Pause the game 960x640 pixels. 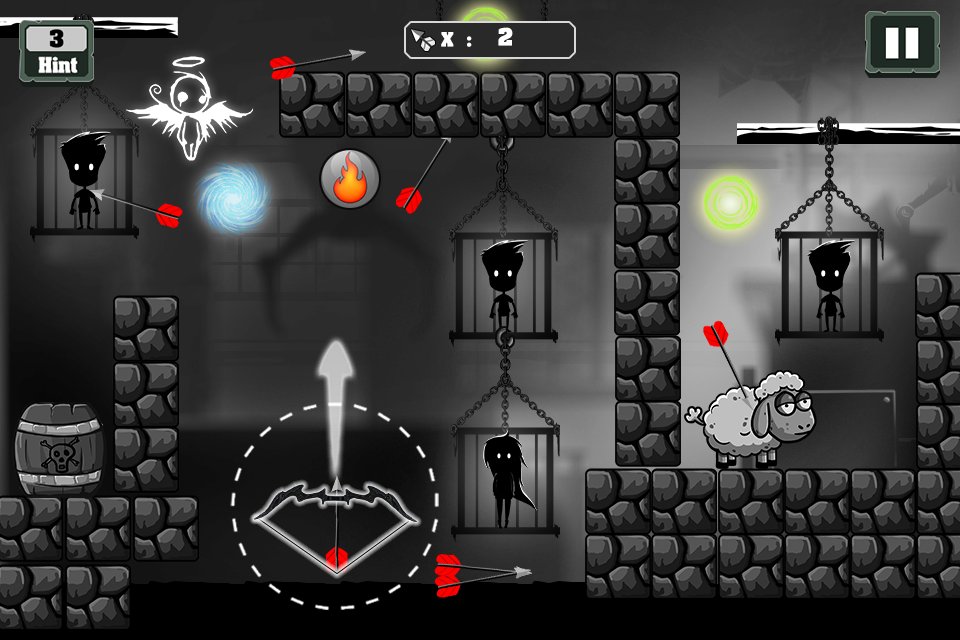click(x=901, y=43)
